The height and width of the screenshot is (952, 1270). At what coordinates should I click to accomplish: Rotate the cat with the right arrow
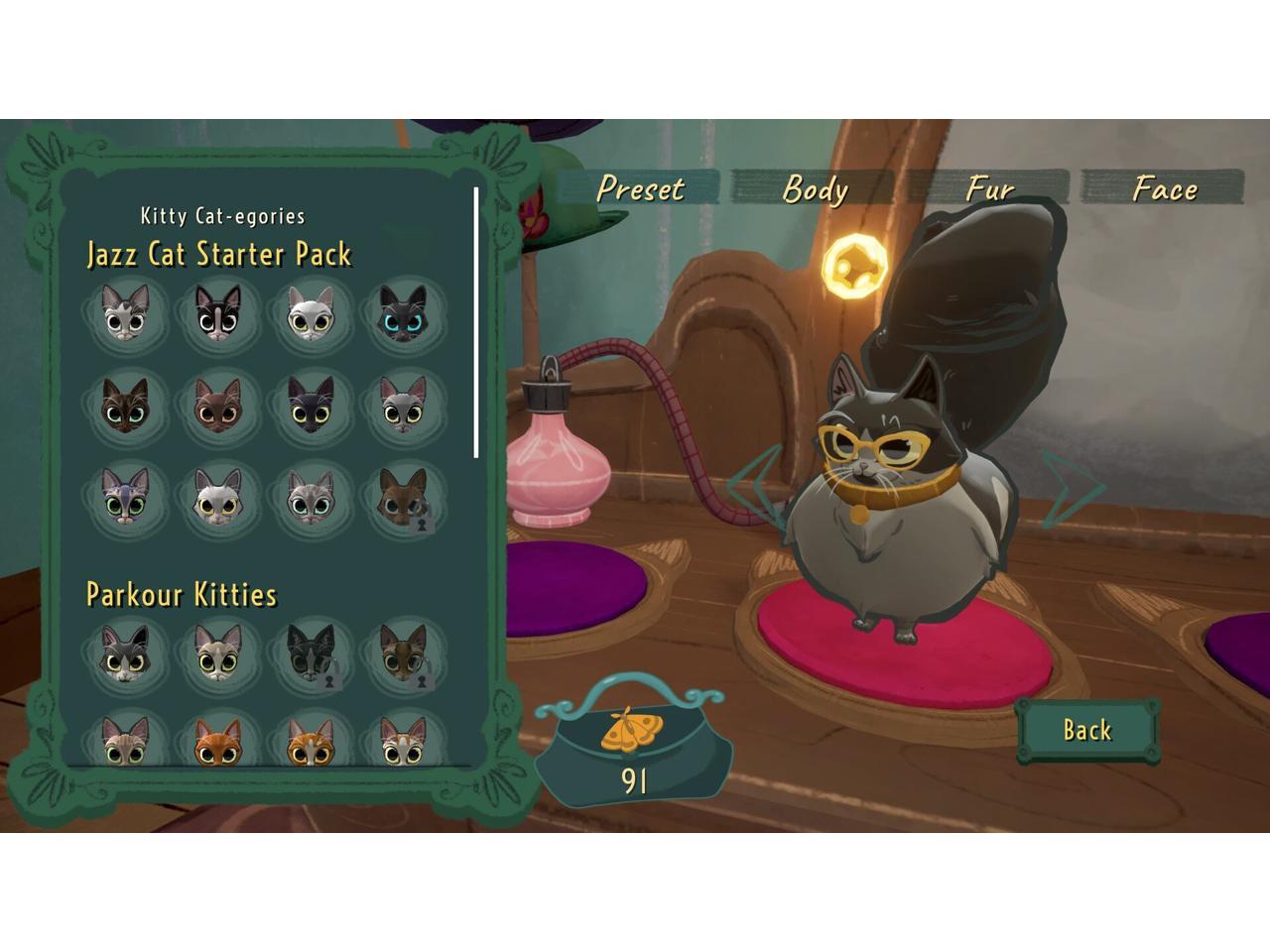point(1070,486)
